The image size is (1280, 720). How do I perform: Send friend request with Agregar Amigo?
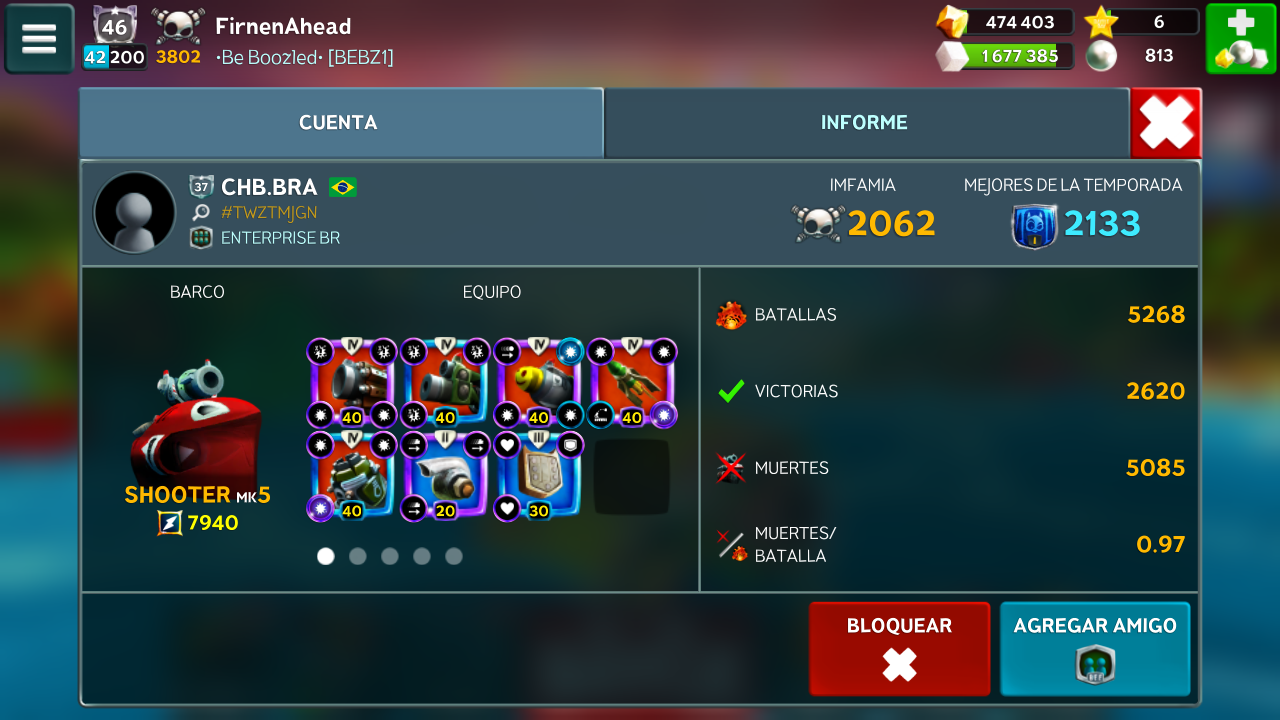coord(1095,648)
